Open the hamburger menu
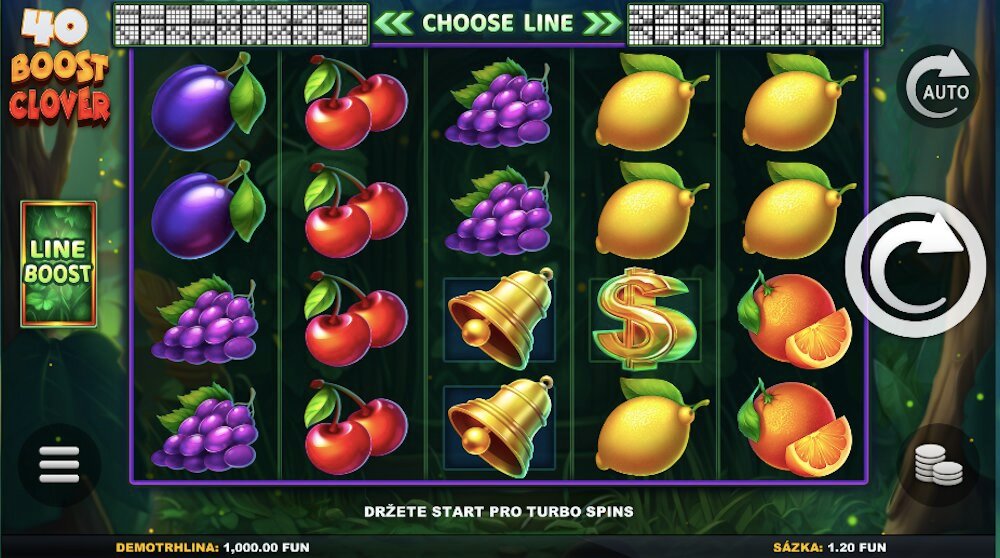Image resolution: width=1000 pixels, height=558 pixels. [58, 465]
